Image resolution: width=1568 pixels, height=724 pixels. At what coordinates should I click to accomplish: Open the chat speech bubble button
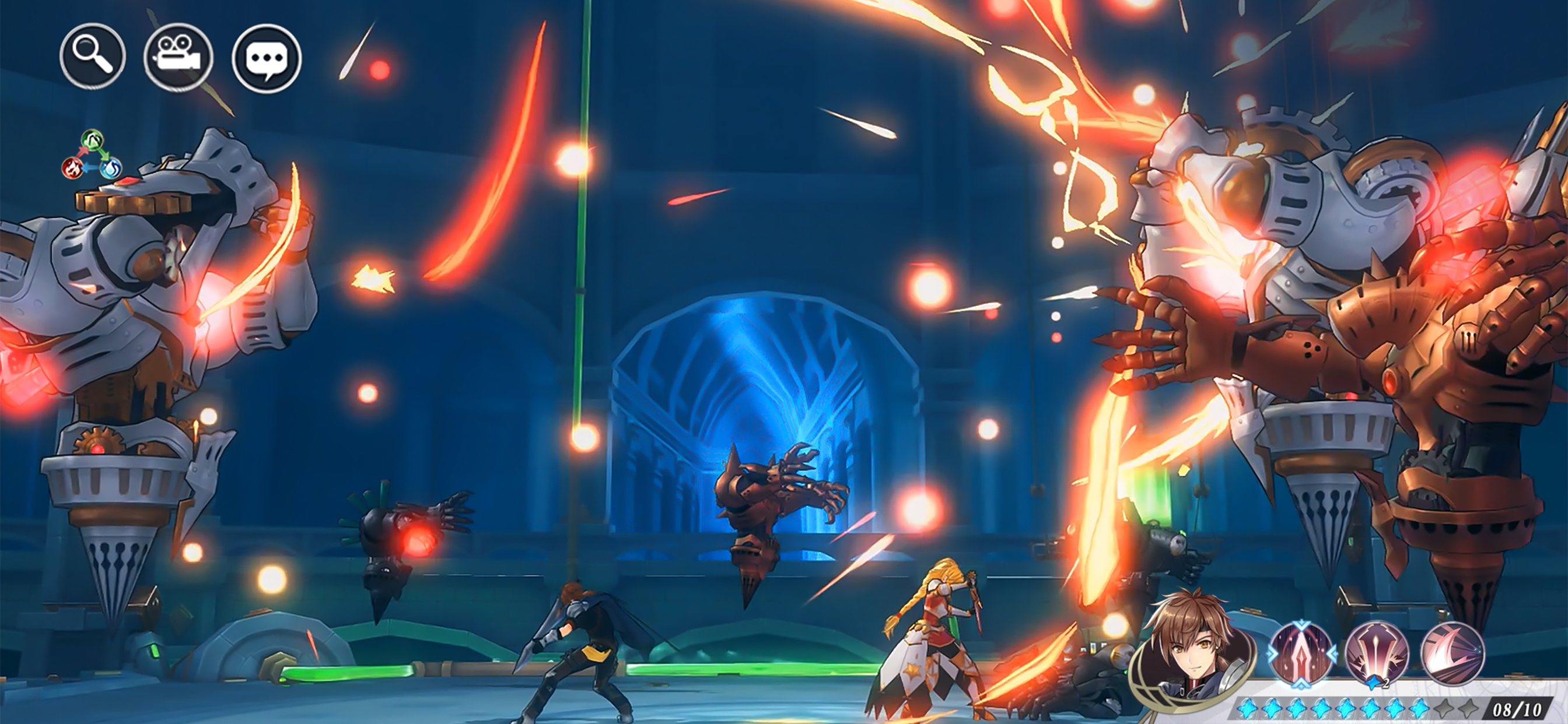coord(266,58)
